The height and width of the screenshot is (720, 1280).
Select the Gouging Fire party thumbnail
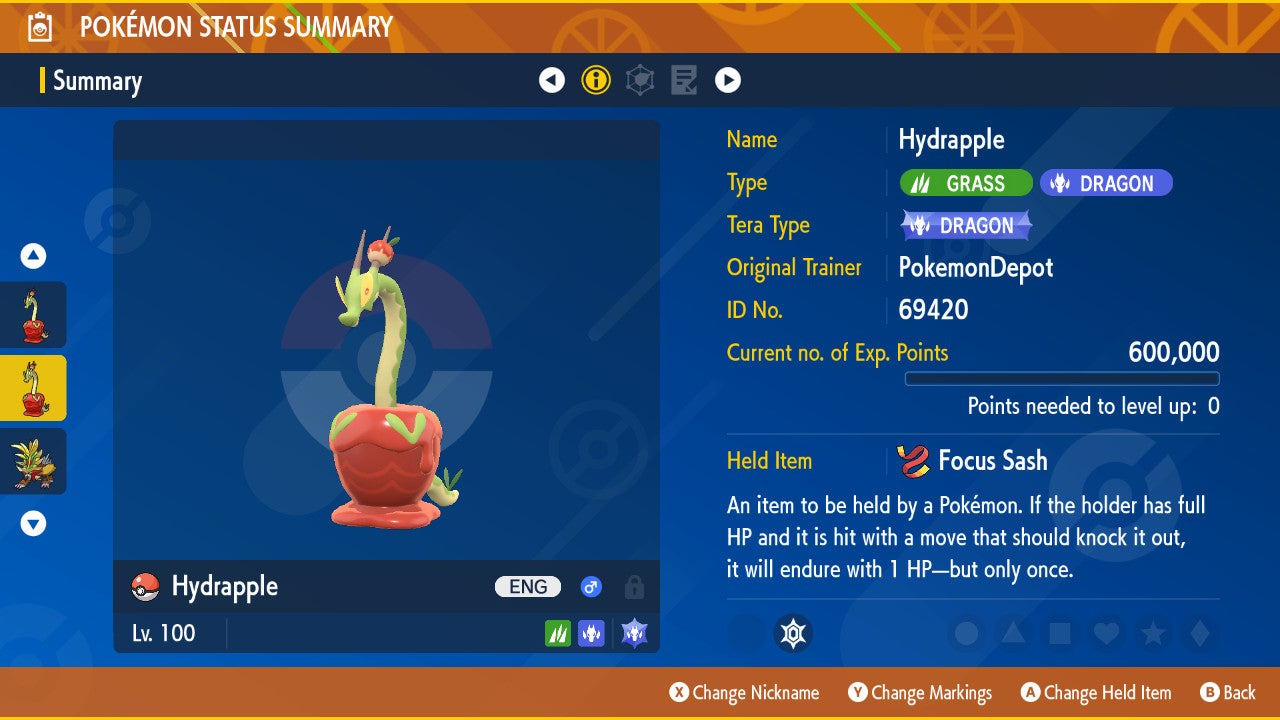click(33, 461)
